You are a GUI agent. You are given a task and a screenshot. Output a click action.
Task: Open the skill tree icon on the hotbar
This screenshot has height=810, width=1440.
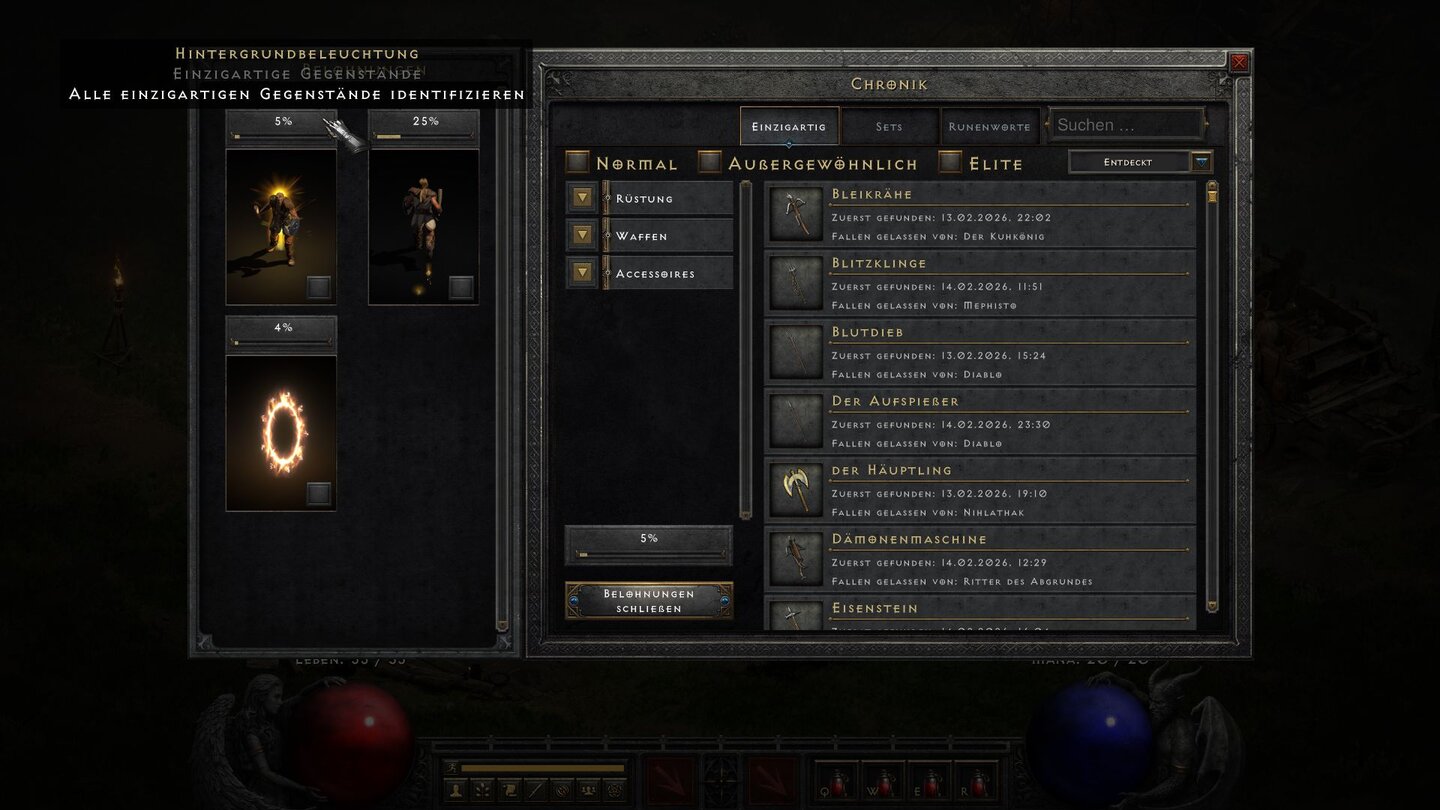coord(481,790)
